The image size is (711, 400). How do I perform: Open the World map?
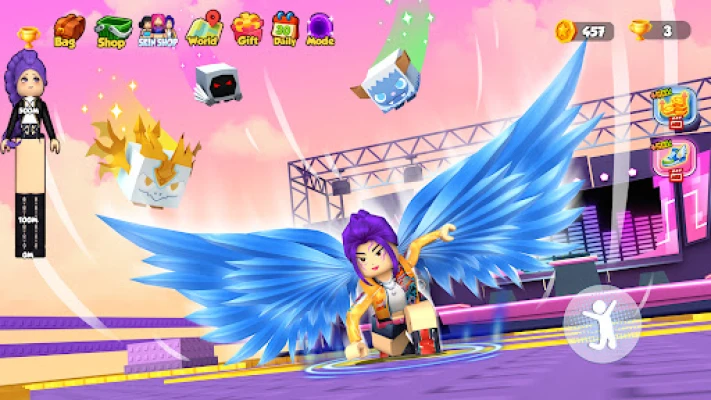tap(203, 30)
